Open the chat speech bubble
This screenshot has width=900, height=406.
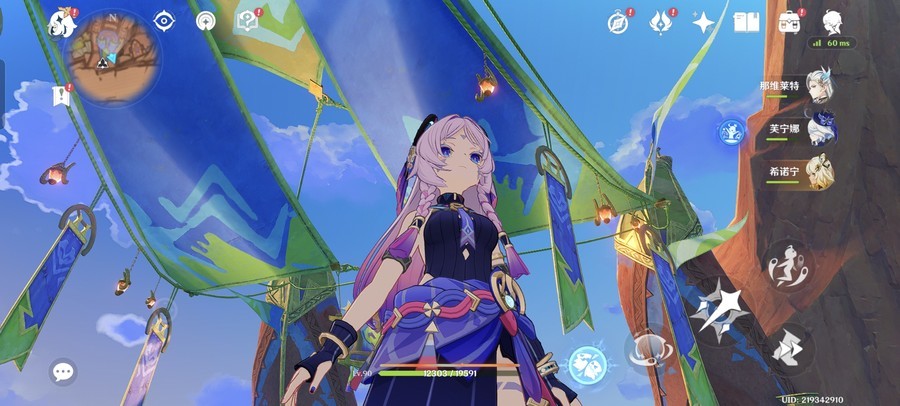[64, 373]
